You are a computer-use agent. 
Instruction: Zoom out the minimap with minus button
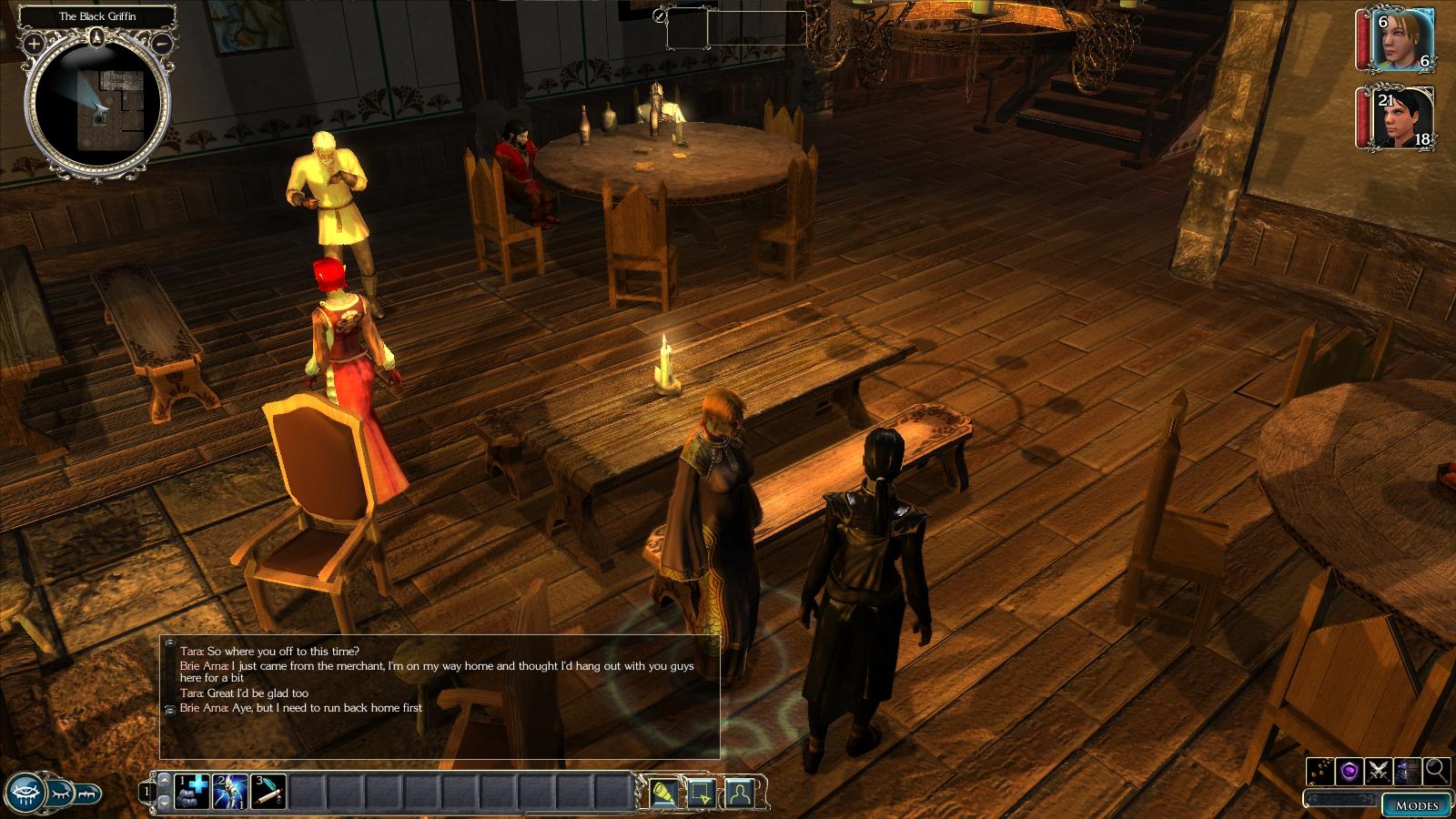(162, 43)
